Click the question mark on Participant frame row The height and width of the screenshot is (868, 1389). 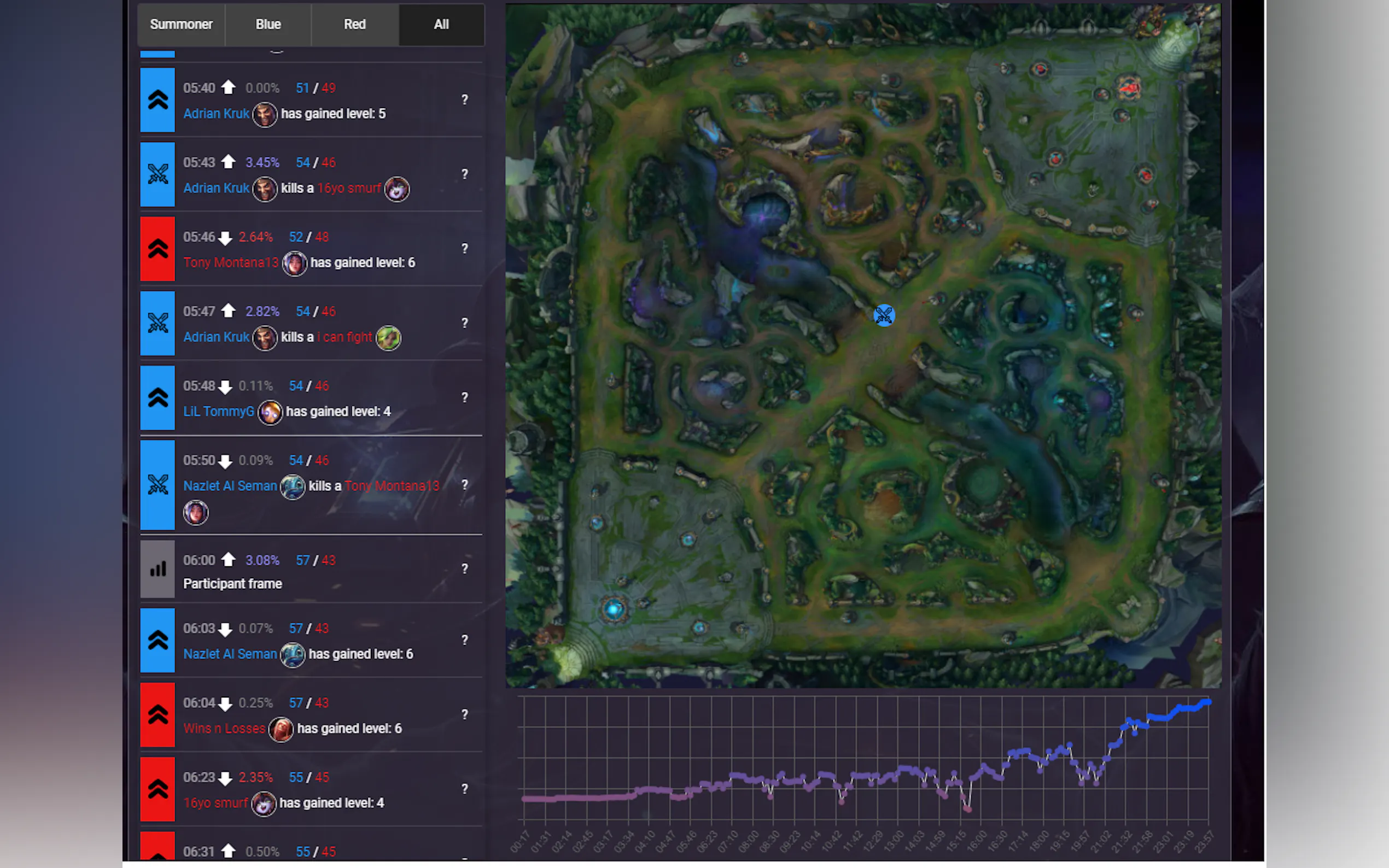click(464, 569)
